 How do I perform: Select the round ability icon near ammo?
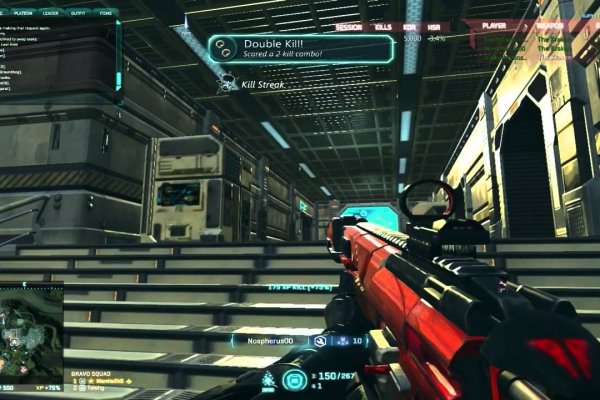click(x=294, y=379)
